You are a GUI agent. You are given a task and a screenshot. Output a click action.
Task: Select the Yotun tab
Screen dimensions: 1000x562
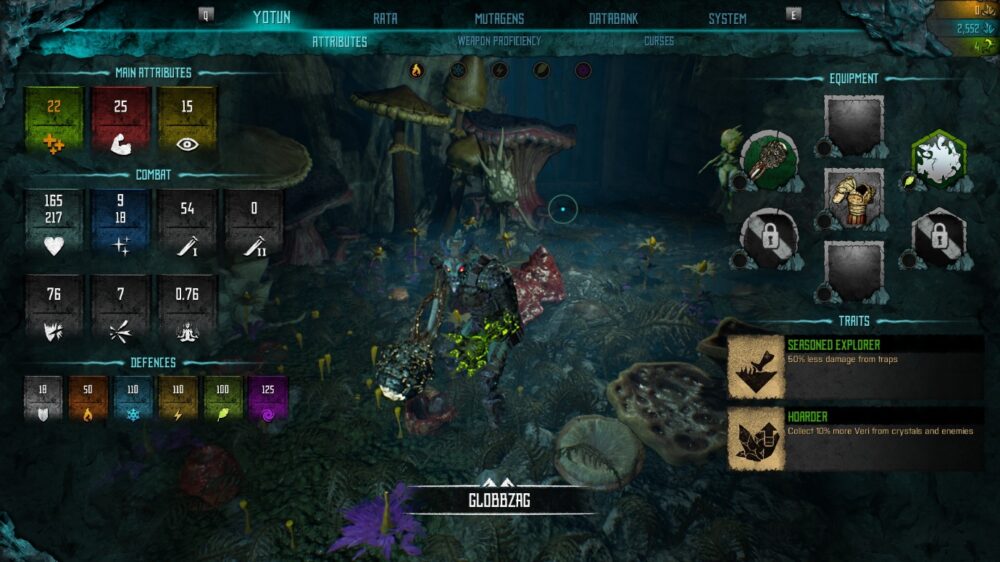pos(271,17)
